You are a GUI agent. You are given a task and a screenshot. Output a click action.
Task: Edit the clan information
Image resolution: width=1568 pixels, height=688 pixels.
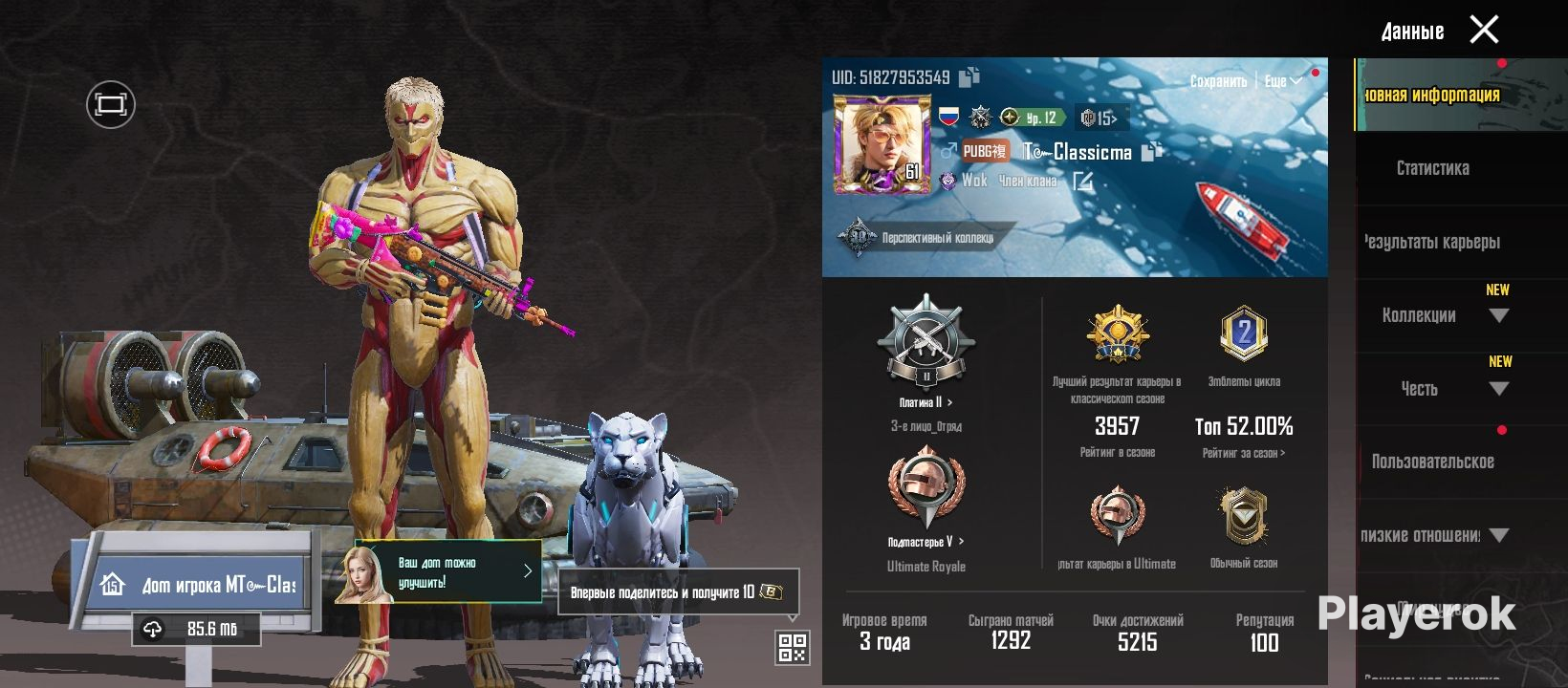1083,181
